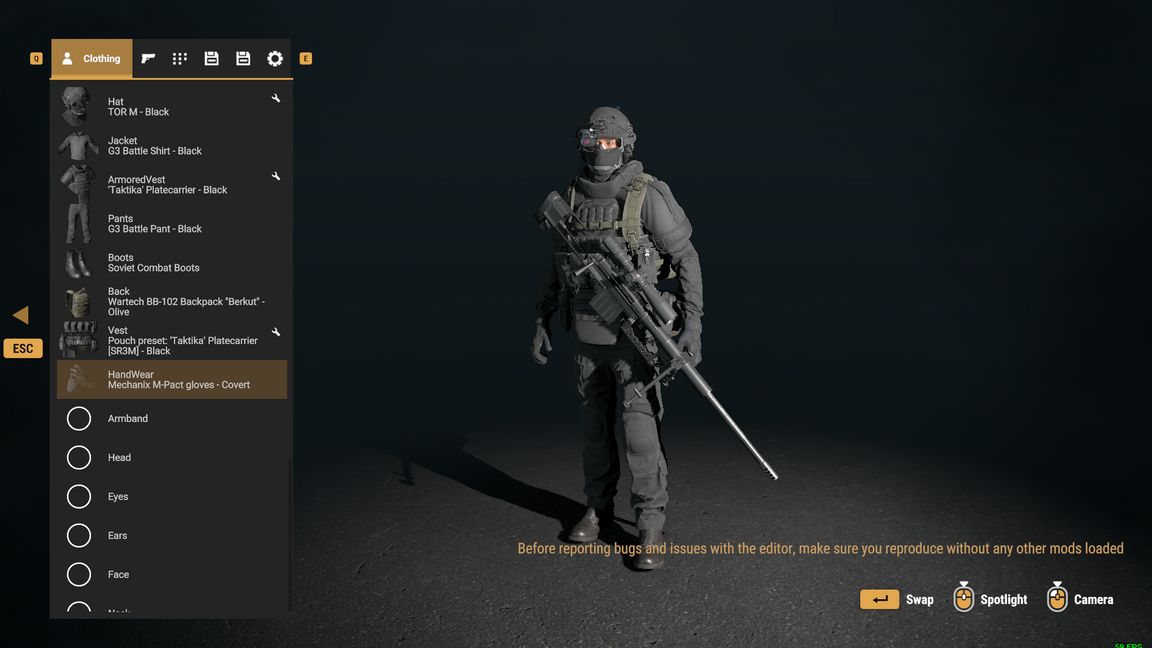
Task: Open the dotted grid tab
Action: (180, 59)
